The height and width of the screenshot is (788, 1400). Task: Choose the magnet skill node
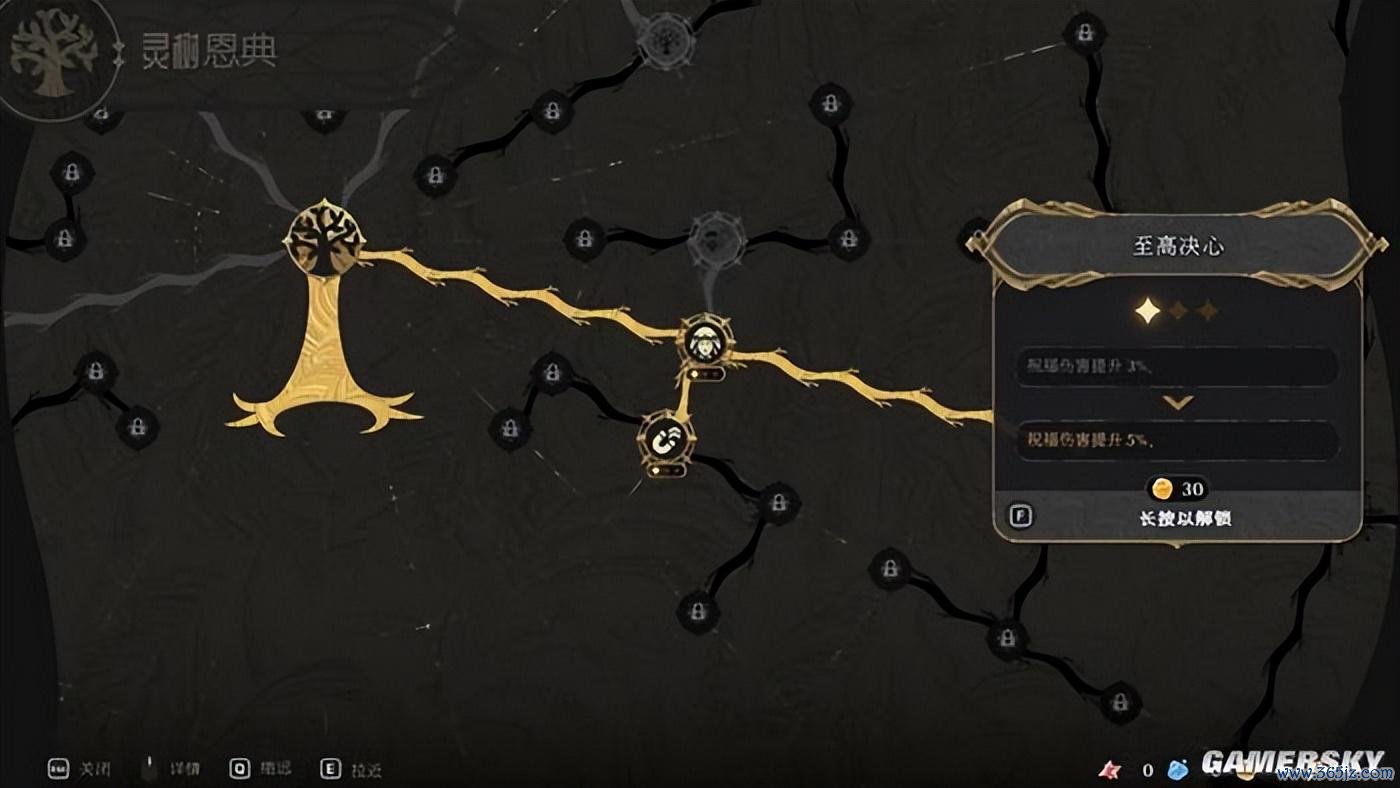(665, 437)
